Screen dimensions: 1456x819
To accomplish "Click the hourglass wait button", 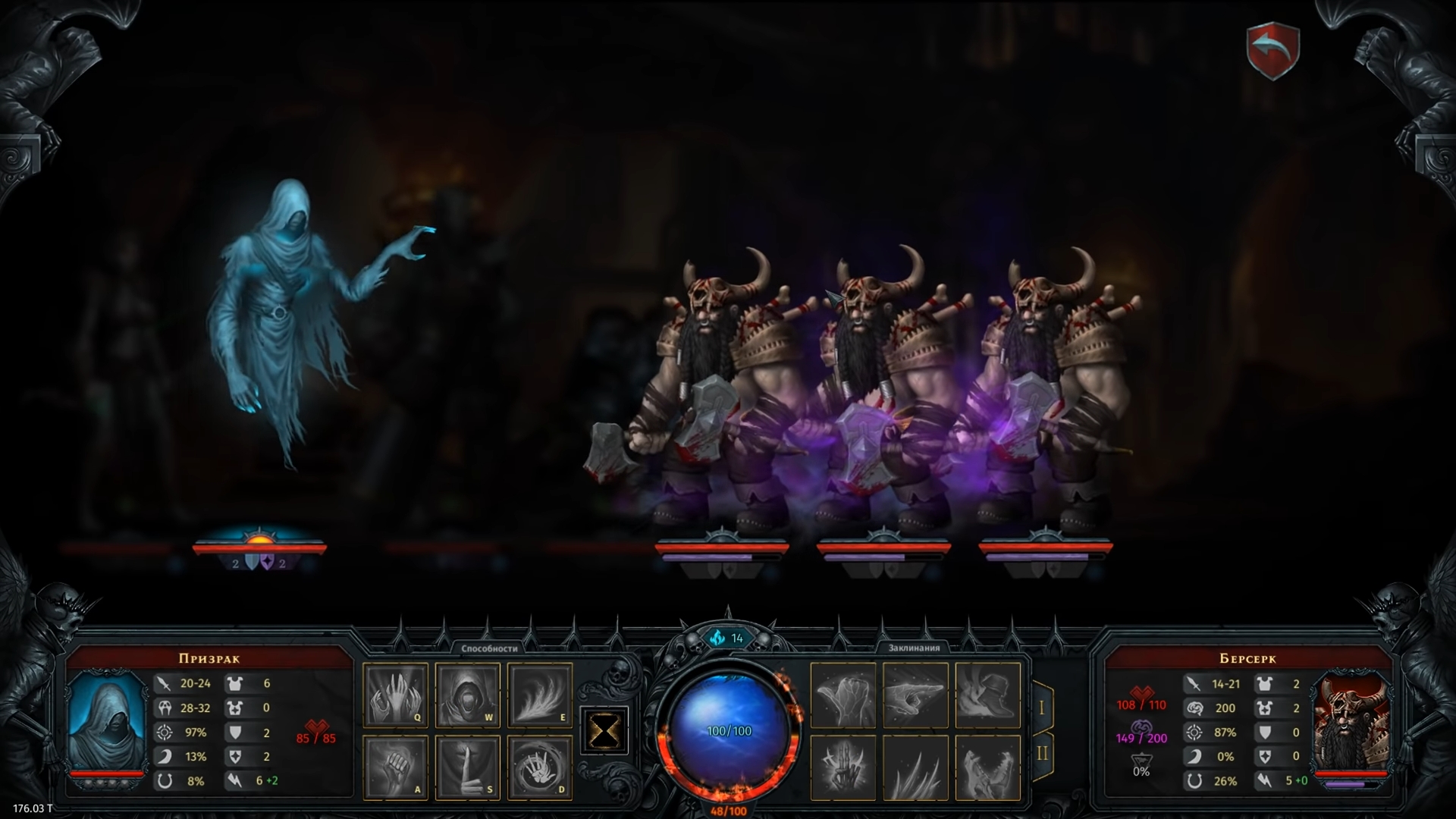I will [604, 731].
